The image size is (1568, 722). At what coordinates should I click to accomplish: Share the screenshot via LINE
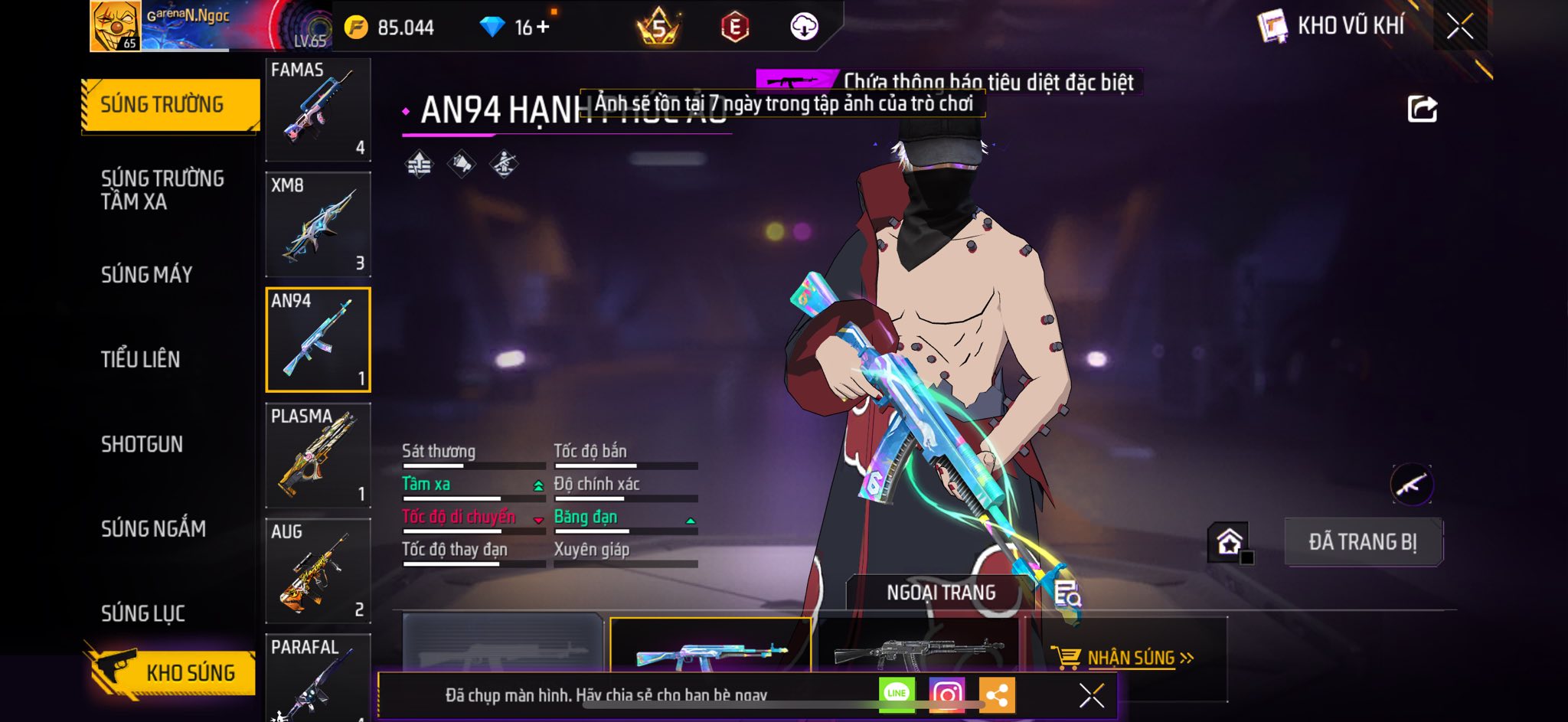click(x=897, y=694)
